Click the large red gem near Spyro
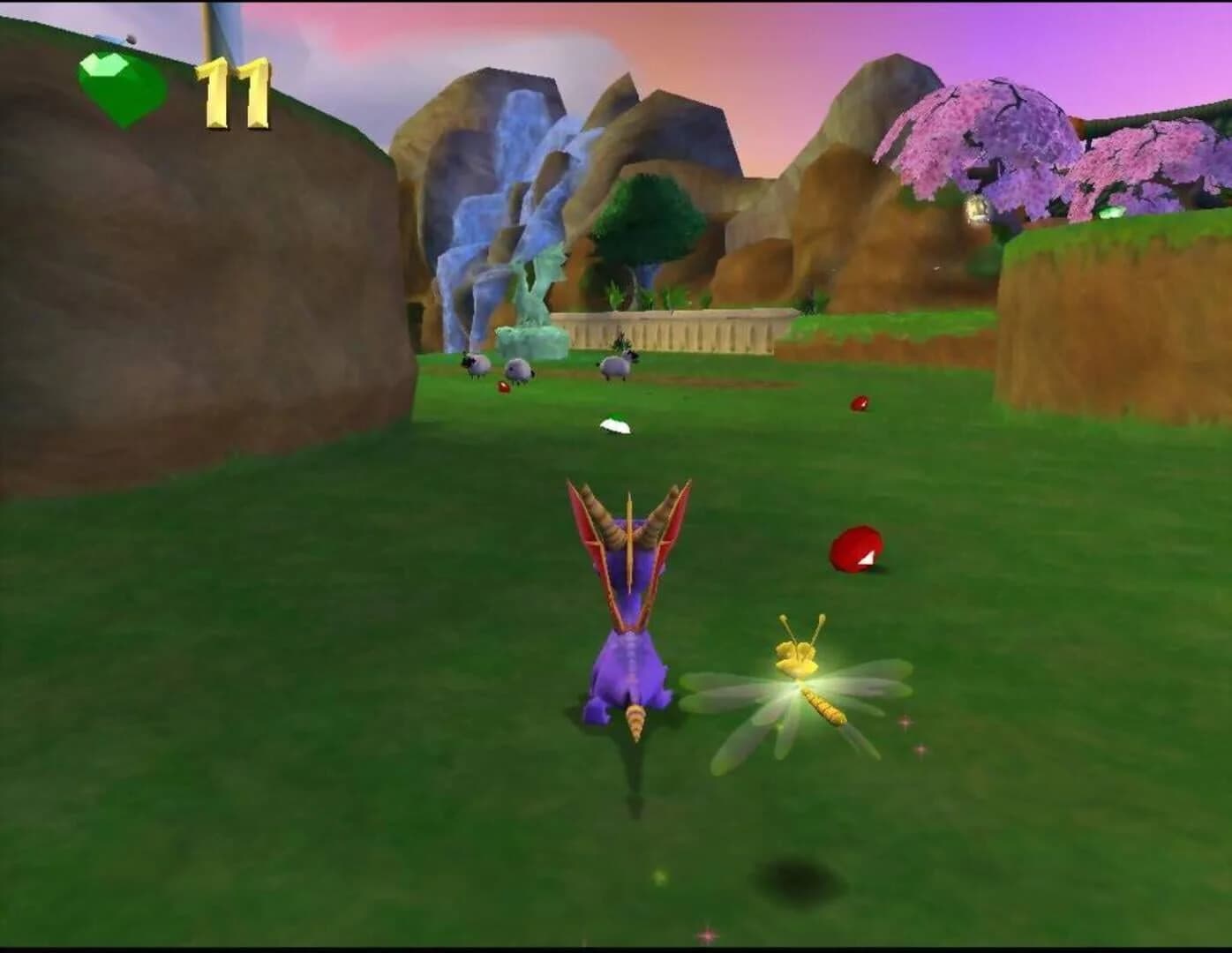Viewport: 1232px width, 953px height. (x=856, y=547)
